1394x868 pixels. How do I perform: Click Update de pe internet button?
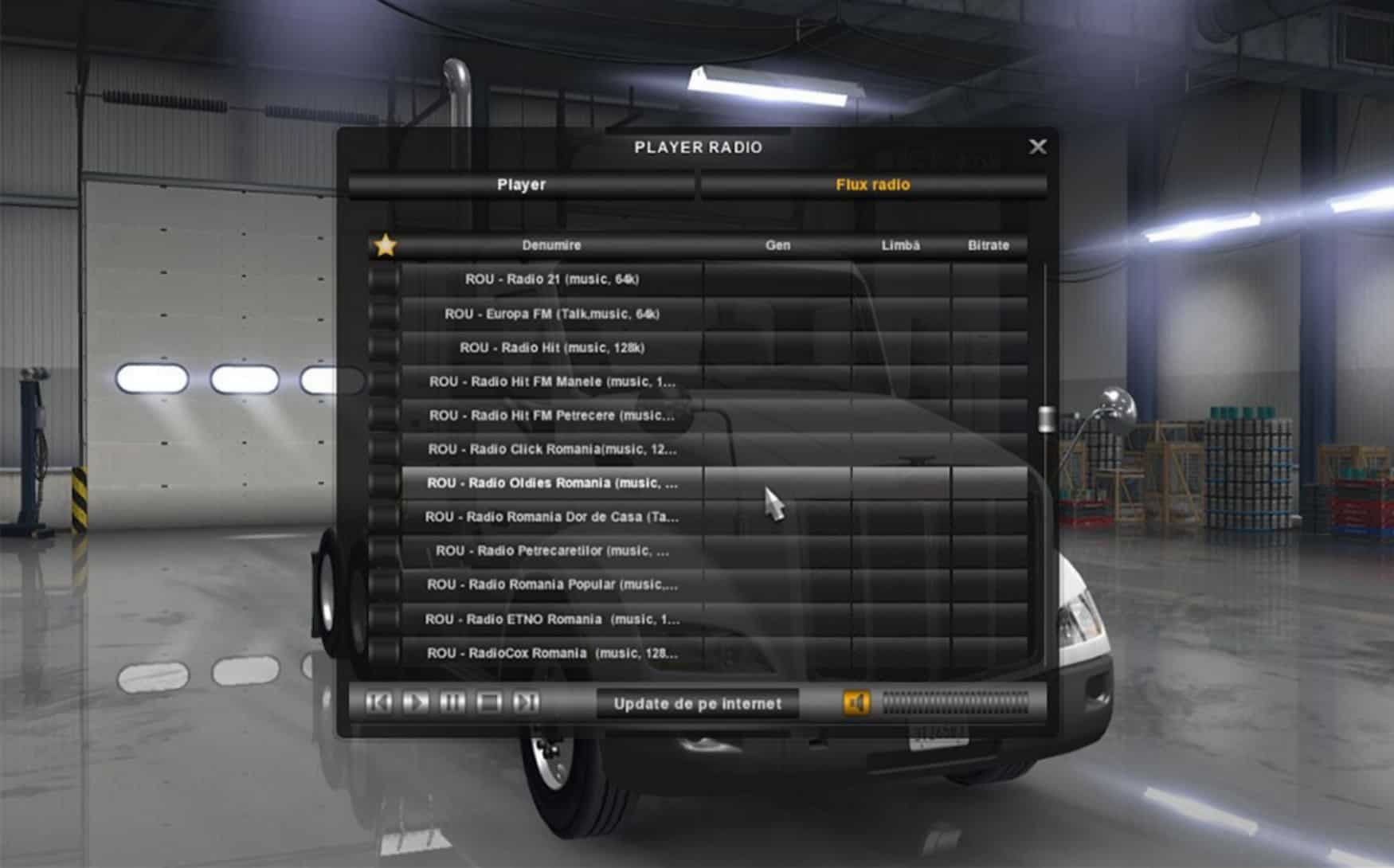coord(697,704)
